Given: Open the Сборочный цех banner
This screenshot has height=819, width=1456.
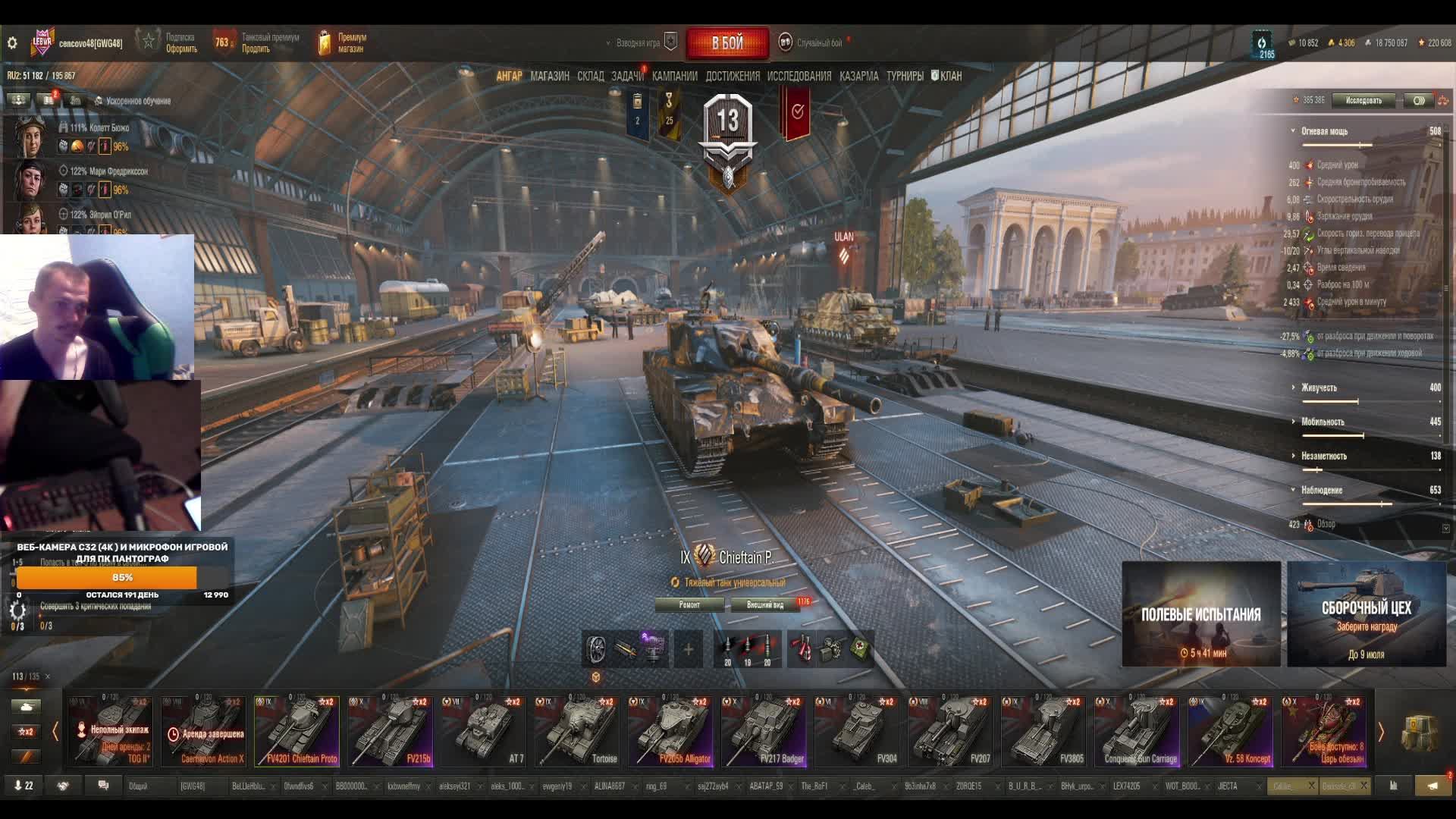Looking at the screenshot, I should (1366, 614).
